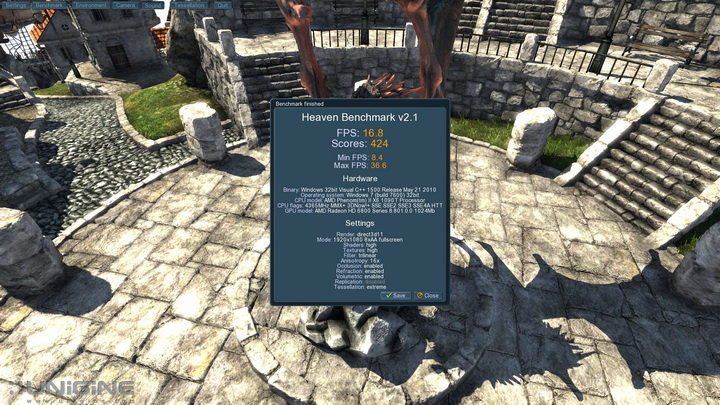Open the Settings menu in top bar
Viewport: 720px width, 405px height.
tap(16, 5)
